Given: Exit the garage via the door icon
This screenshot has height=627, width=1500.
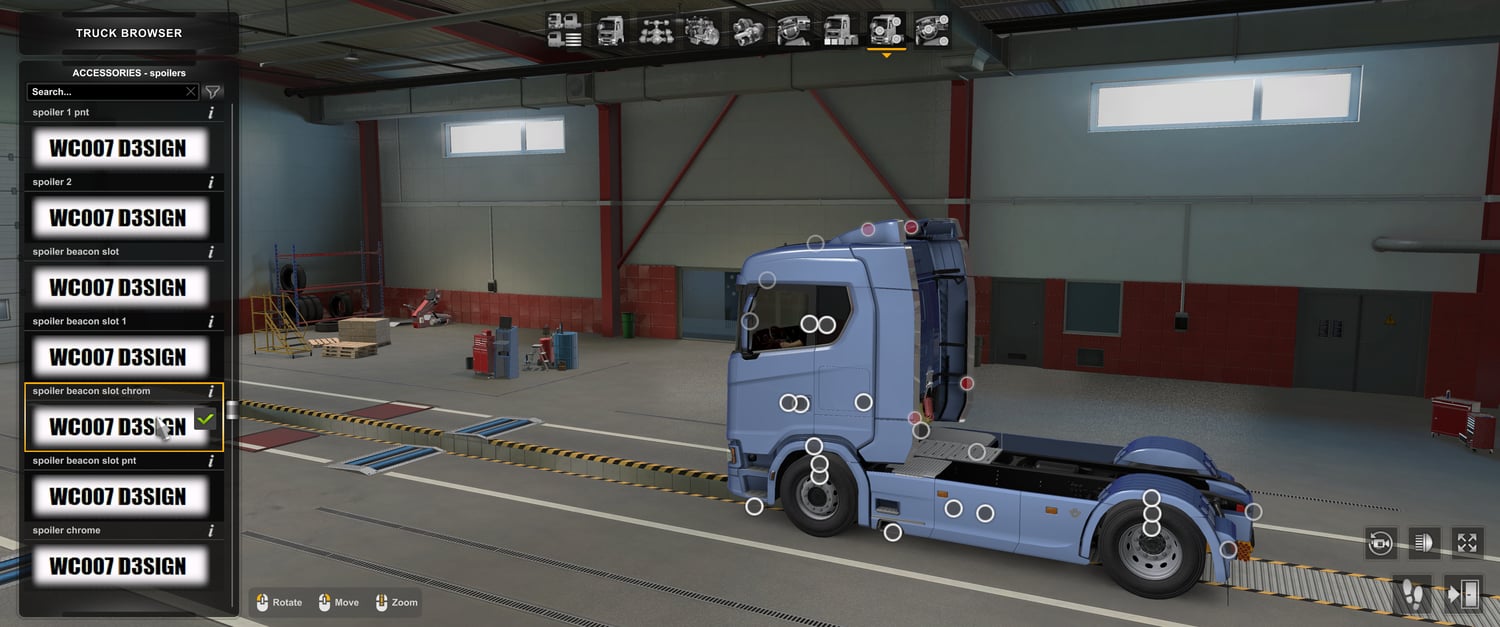Looking at the screenshot, I should pyautogui.click(x=1463, y=594).
